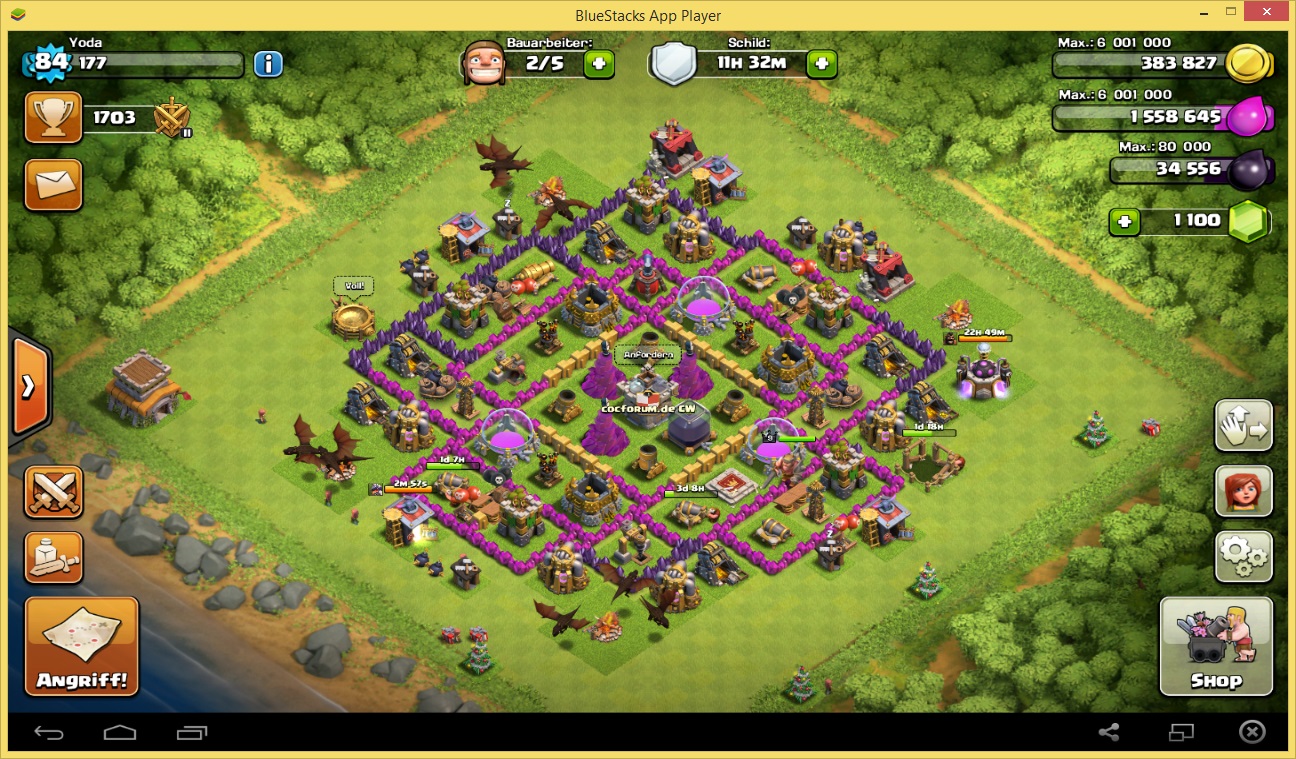This screenshot has height=759, width=1296.
Task: Open the settings gears button
Action: tap(1244, 557)
